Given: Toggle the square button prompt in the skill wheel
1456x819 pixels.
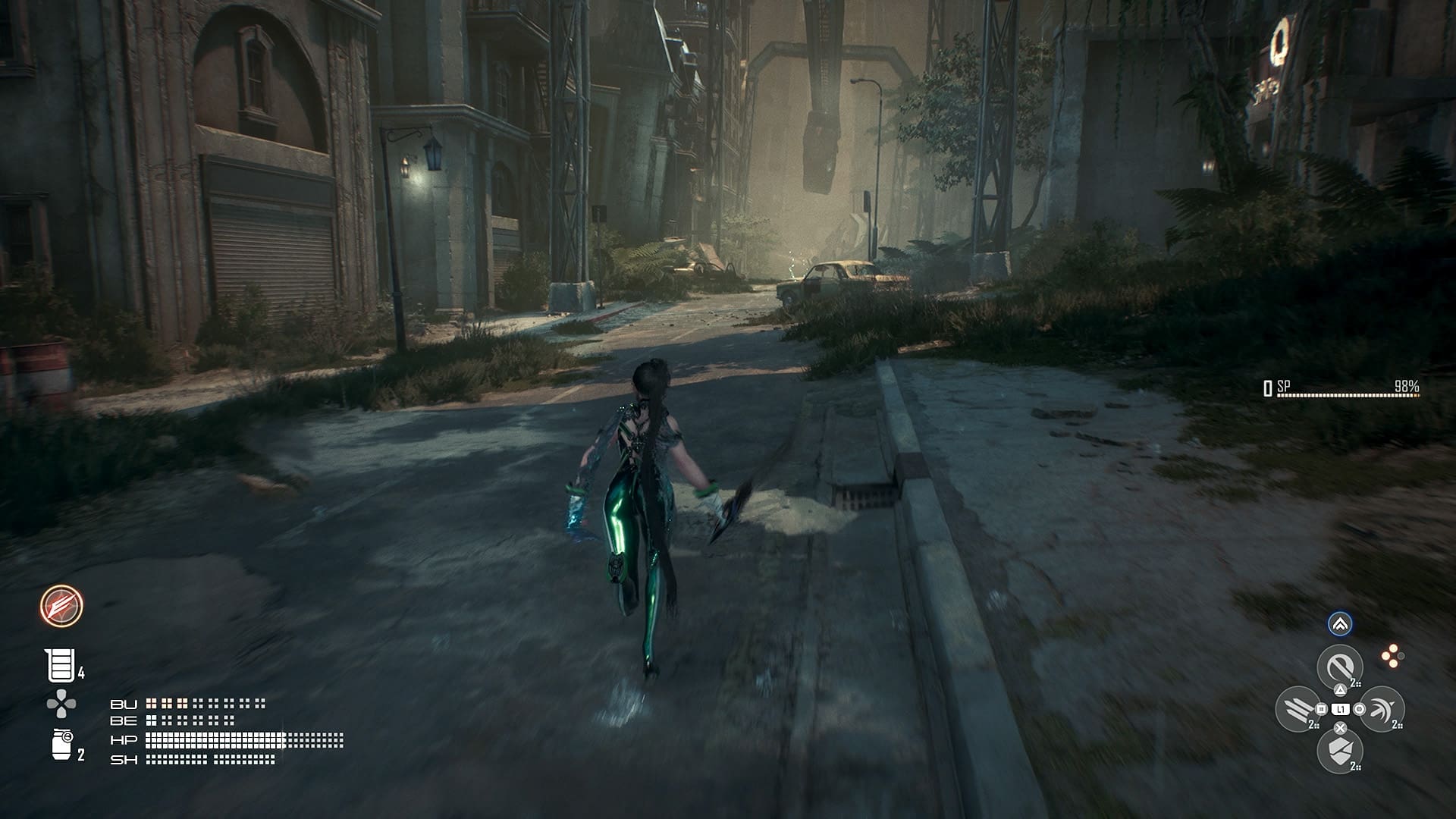Looking at the screenshot, I should coord(1320,708).
